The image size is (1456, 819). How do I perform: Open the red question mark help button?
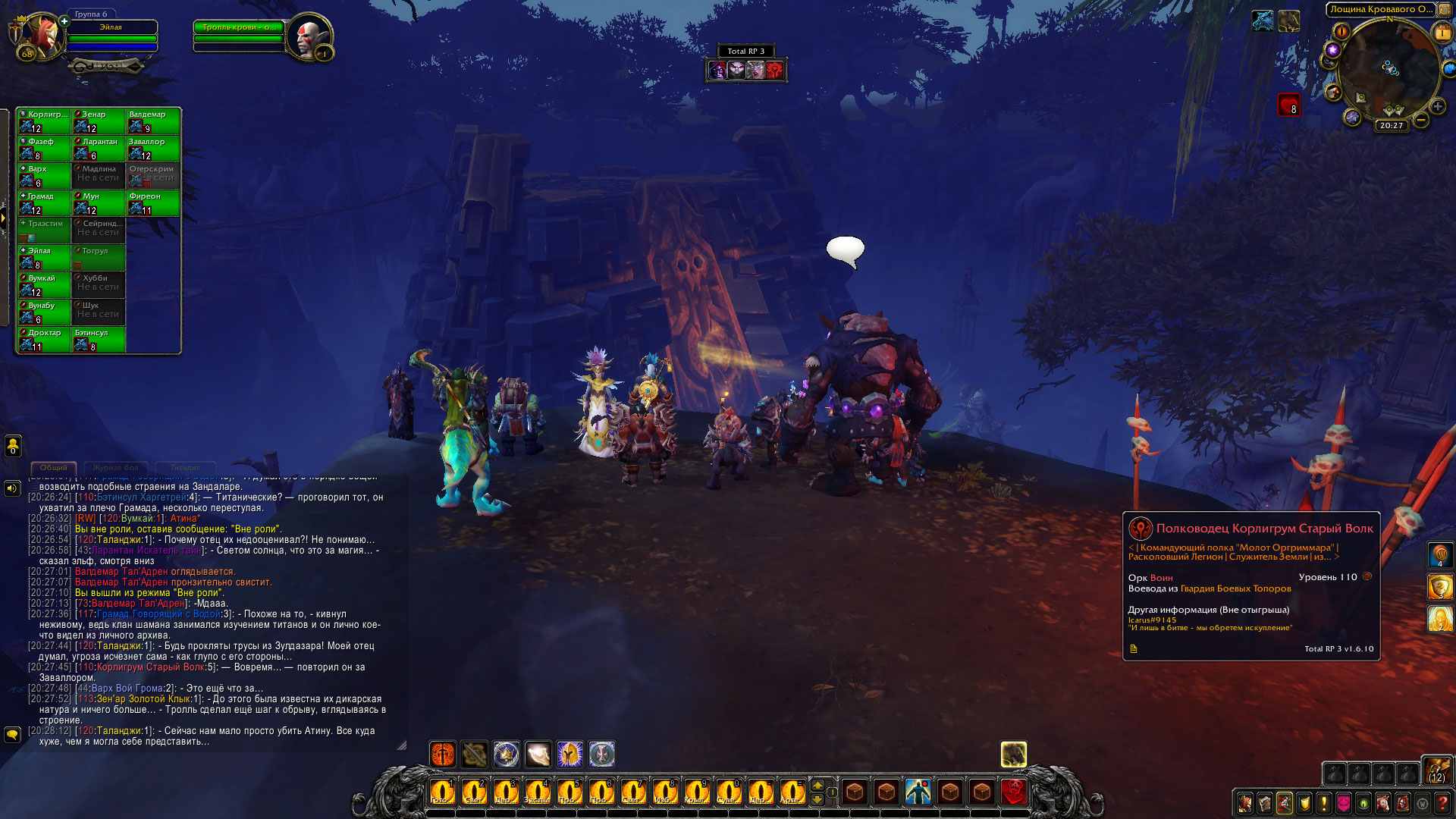(x=1442, y=802)
